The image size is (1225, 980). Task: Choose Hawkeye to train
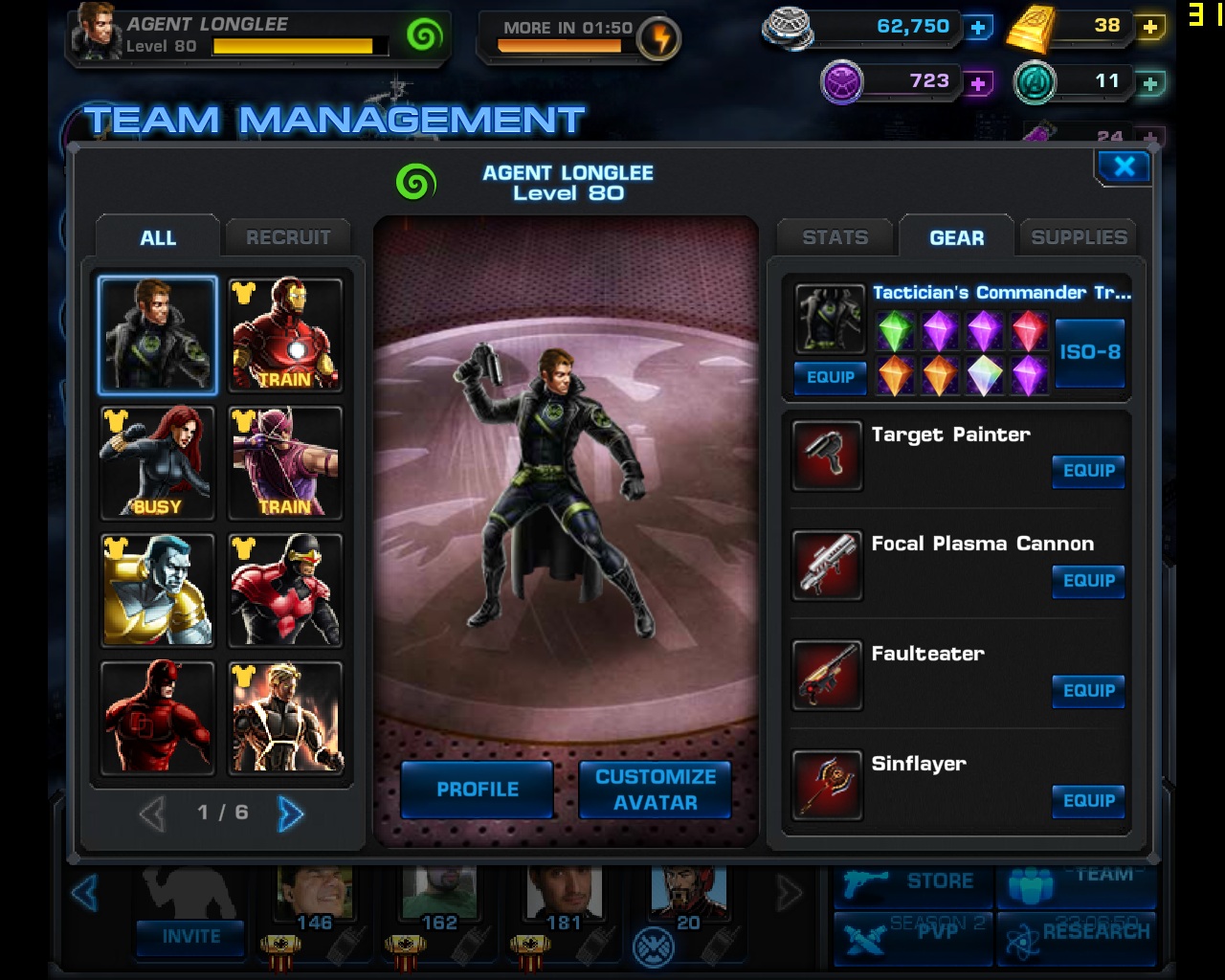(x=284, y=463)
